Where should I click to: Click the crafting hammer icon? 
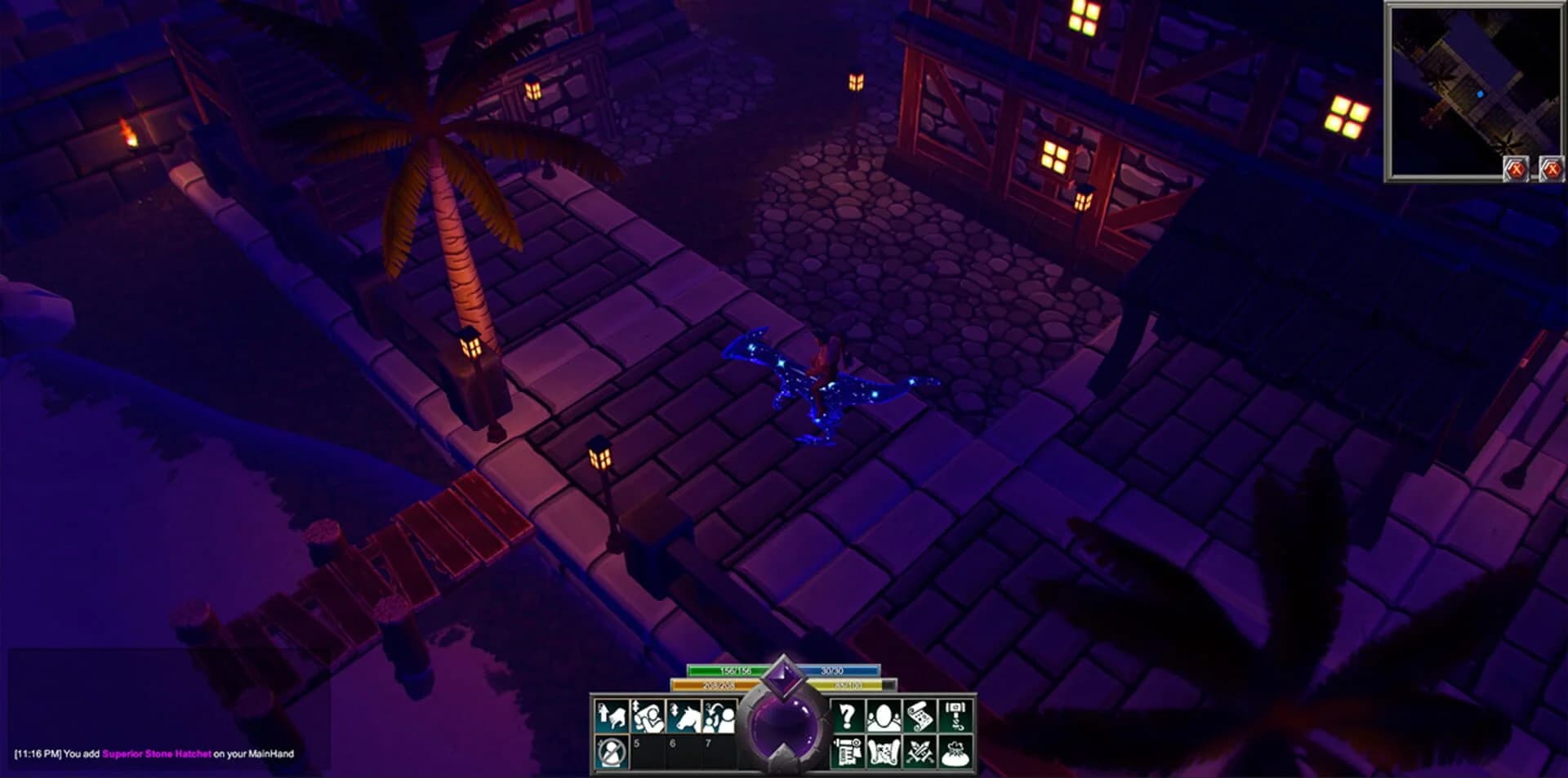coord(957,717)
